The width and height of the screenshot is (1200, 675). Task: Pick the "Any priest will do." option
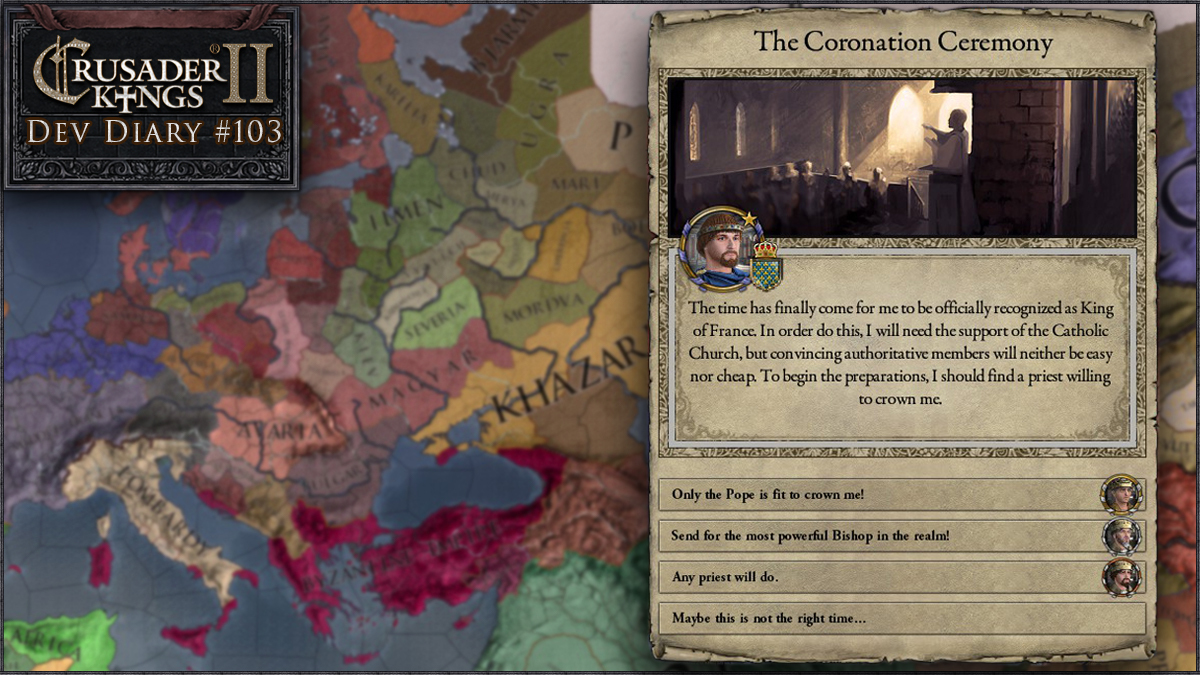[880, 577]
